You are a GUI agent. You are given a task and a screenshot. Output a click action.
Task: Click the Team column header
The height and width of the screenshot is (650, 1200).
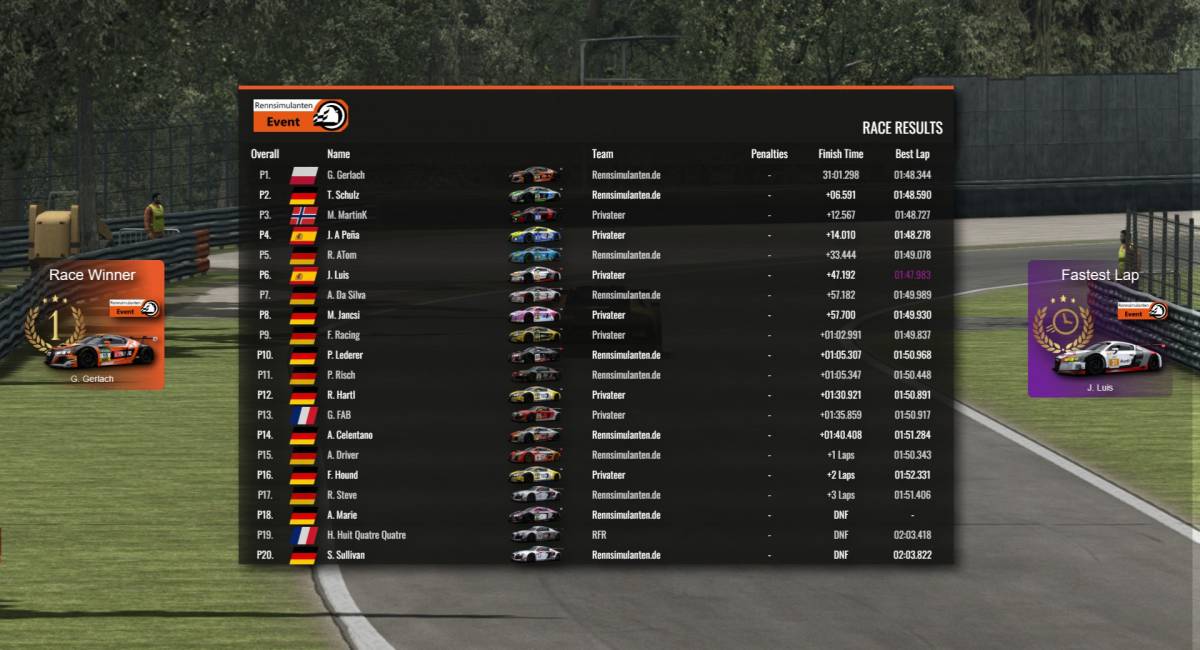[x=602, y=154]
